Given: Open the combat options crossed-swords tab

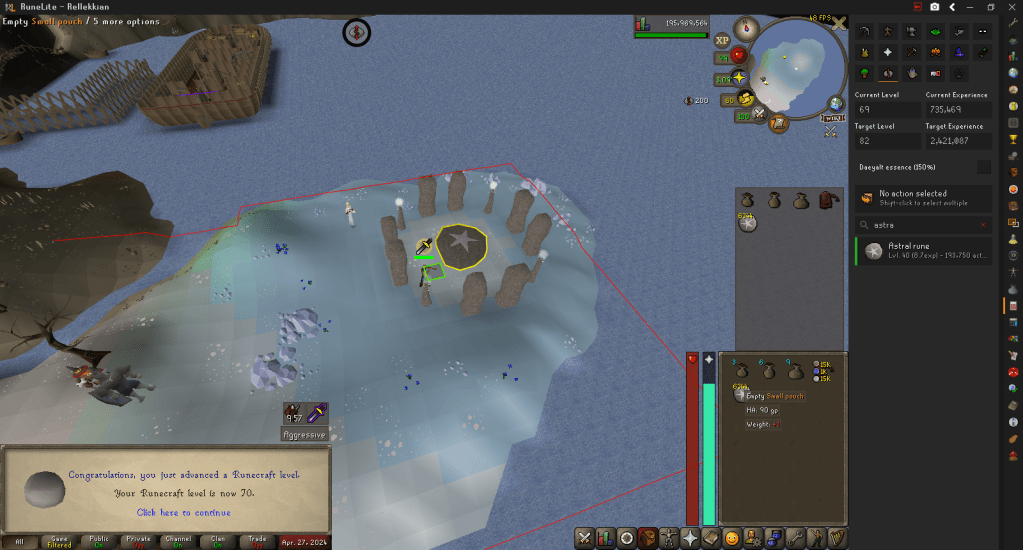Looking at the screenshot, I should [x=584, y=538].
